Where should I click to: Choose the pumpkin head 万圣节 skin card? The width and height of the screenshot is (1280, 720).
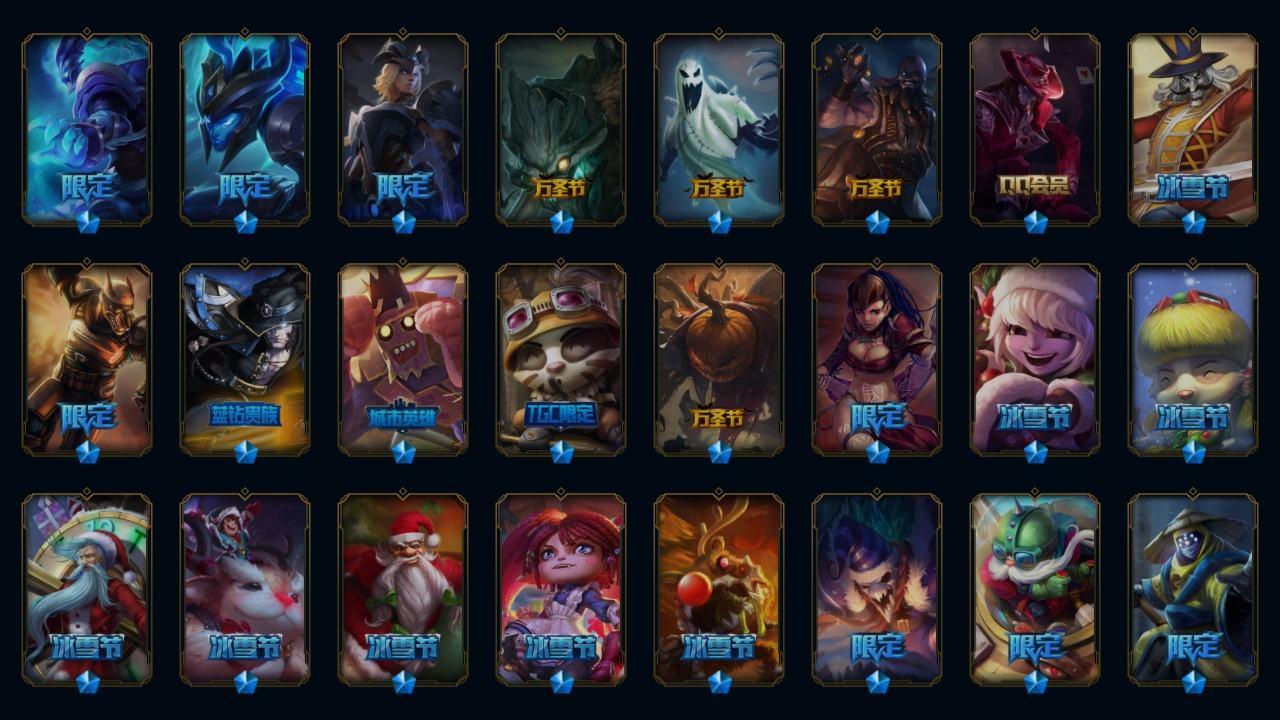click(x=719, y=358)
